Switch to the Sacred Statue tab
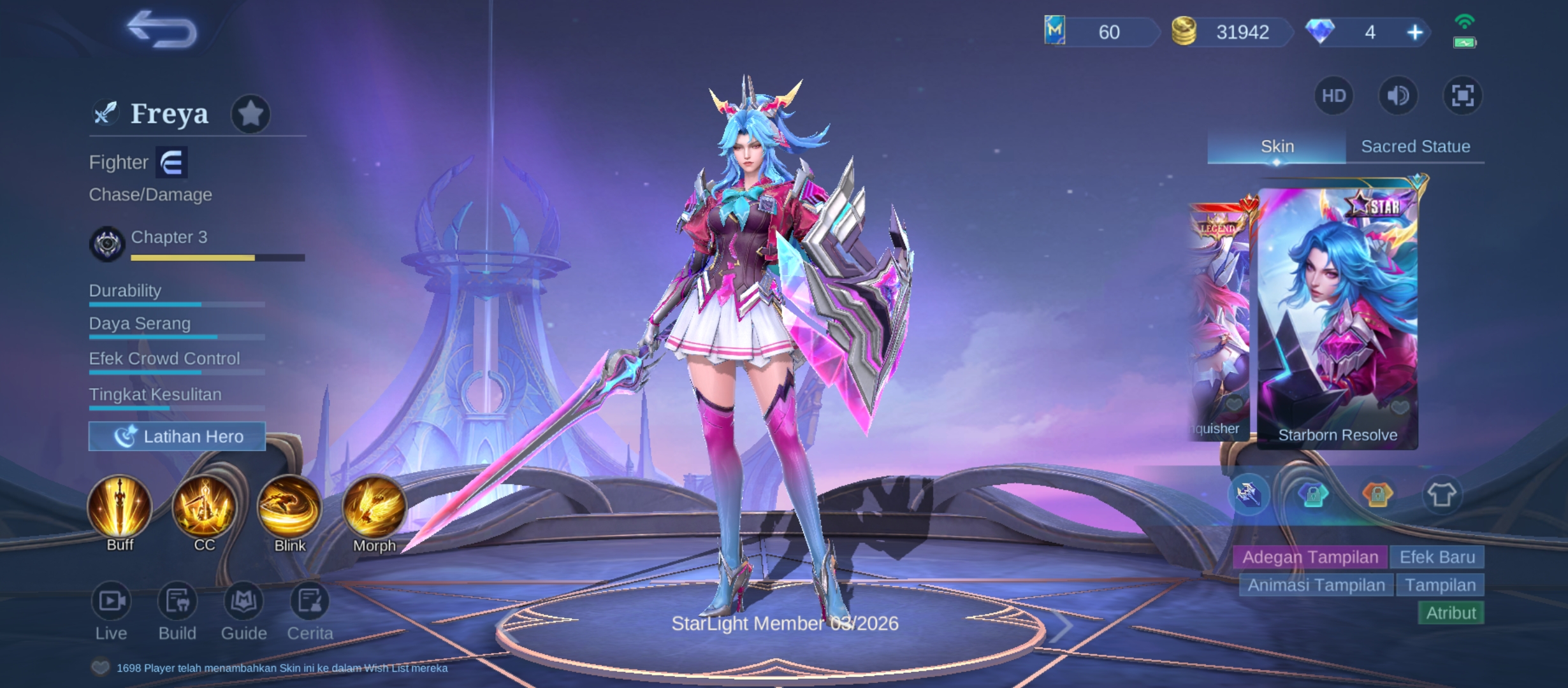The height and width of the screenshot is (688, 1568). pyautogui.click(x=1416, y=146)
